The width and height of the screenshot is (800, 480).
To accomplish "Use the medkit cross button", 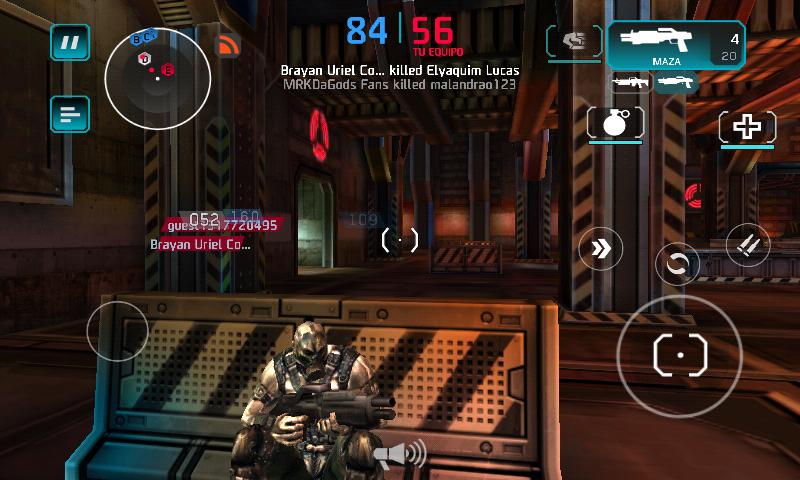I will click(x=747, y=127).
